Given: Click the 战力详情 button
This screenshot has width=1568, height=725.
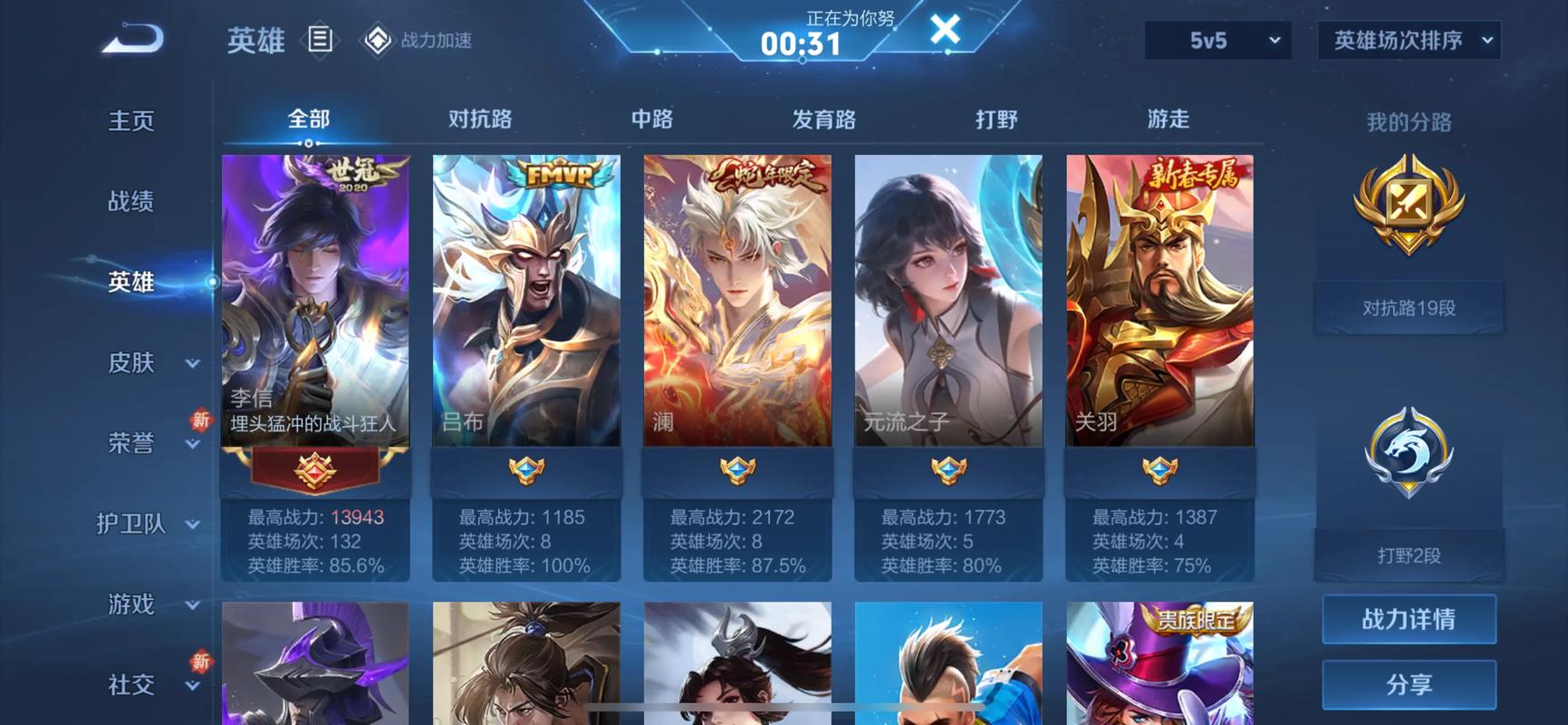Looking at the screenshot, I should 1408,620.
